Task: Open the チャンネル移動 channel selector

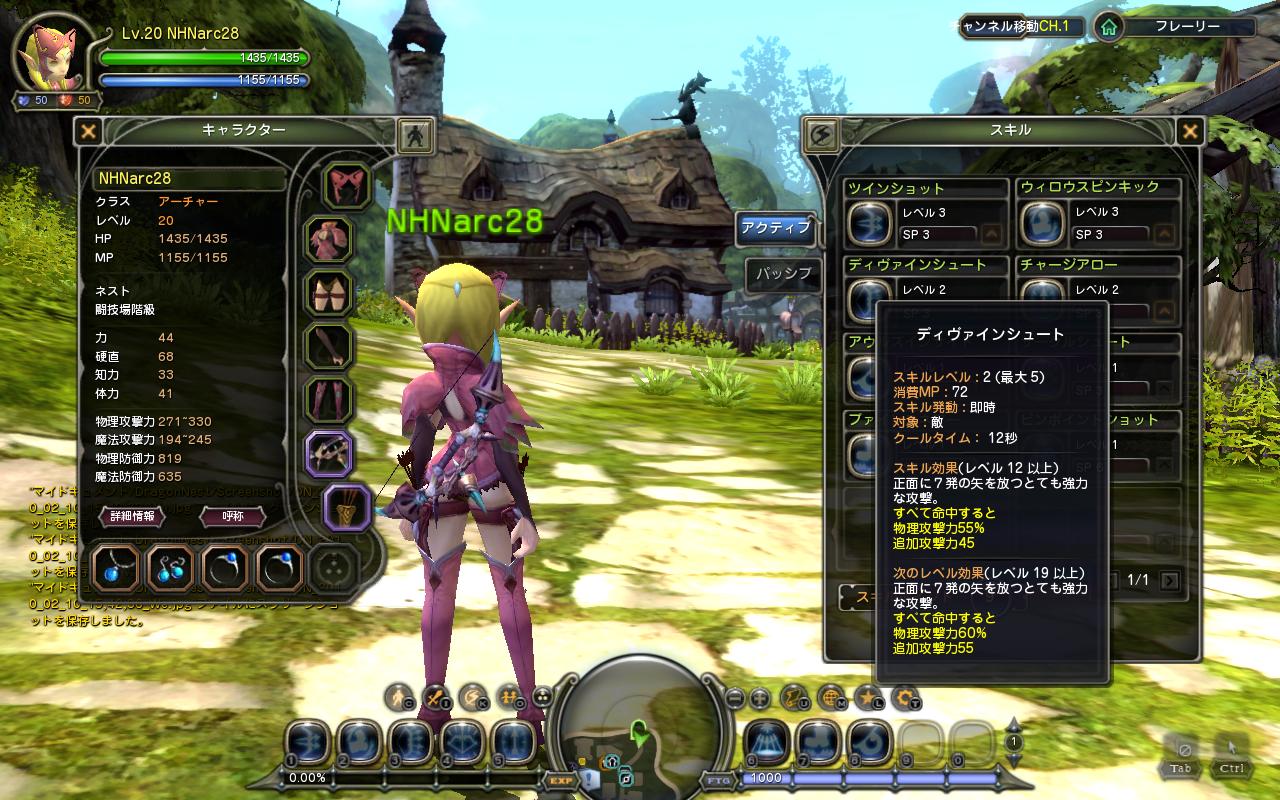Action: point(1020,27)
